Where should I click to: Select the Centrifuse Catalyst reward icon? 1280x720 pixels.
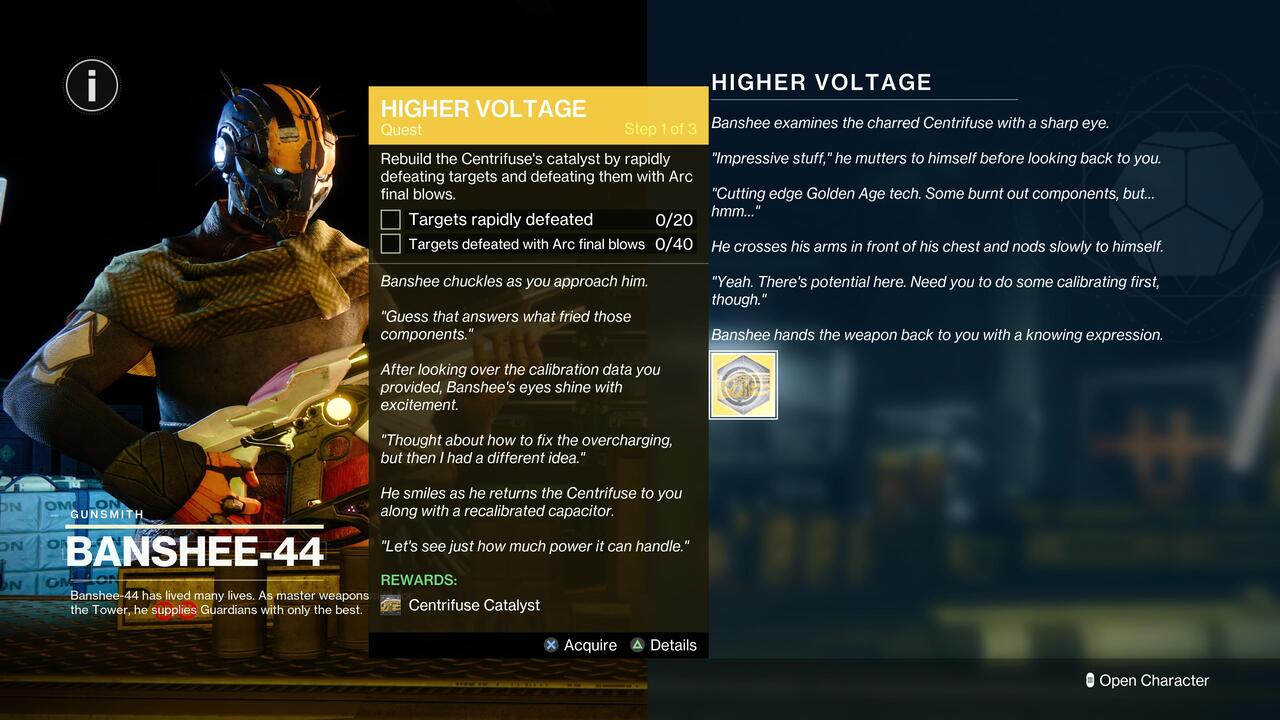[389, 604]
